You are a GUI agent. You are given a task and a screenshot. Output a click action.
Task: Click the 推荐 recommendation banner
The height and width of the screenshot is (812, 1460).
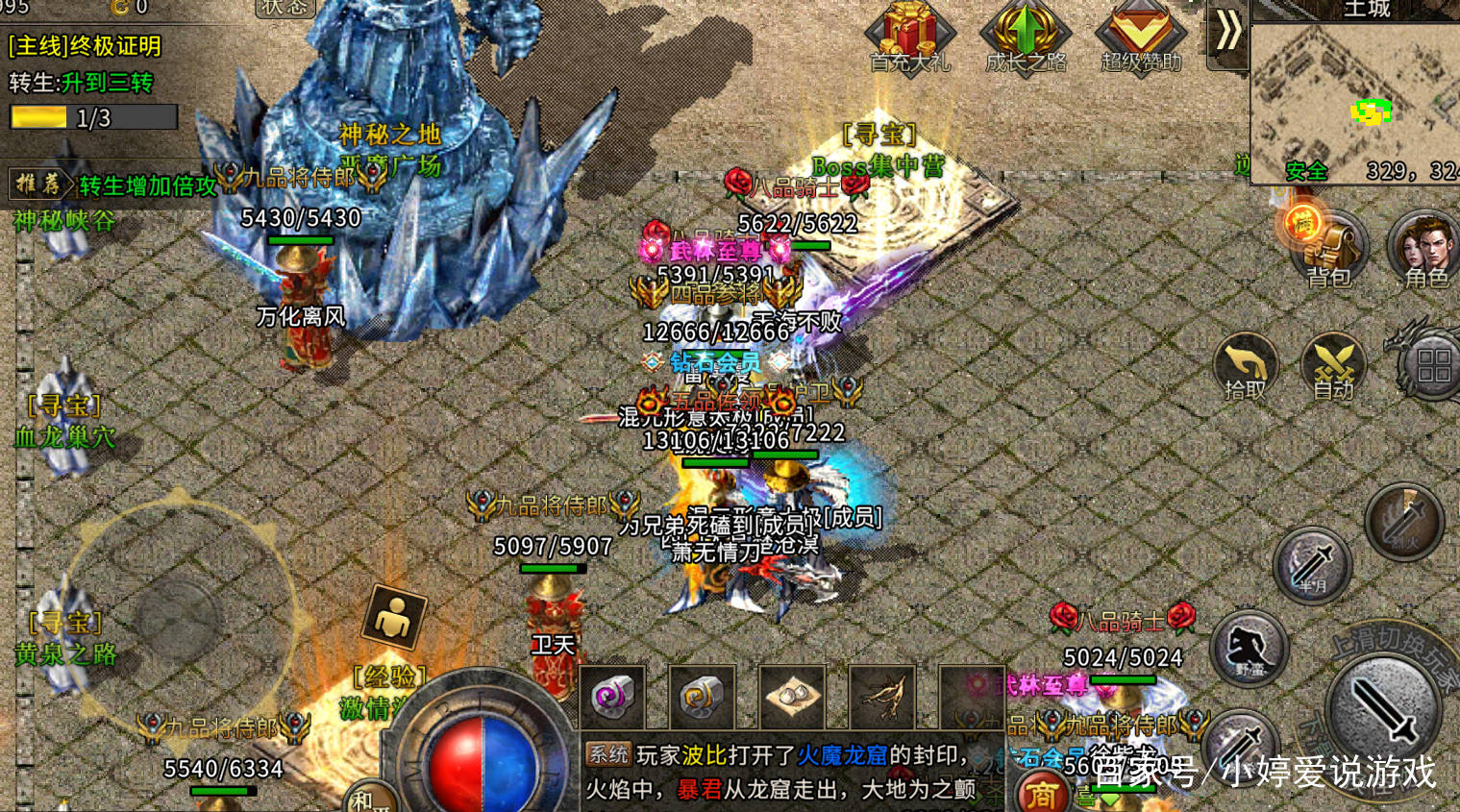(x=111, y=185)
